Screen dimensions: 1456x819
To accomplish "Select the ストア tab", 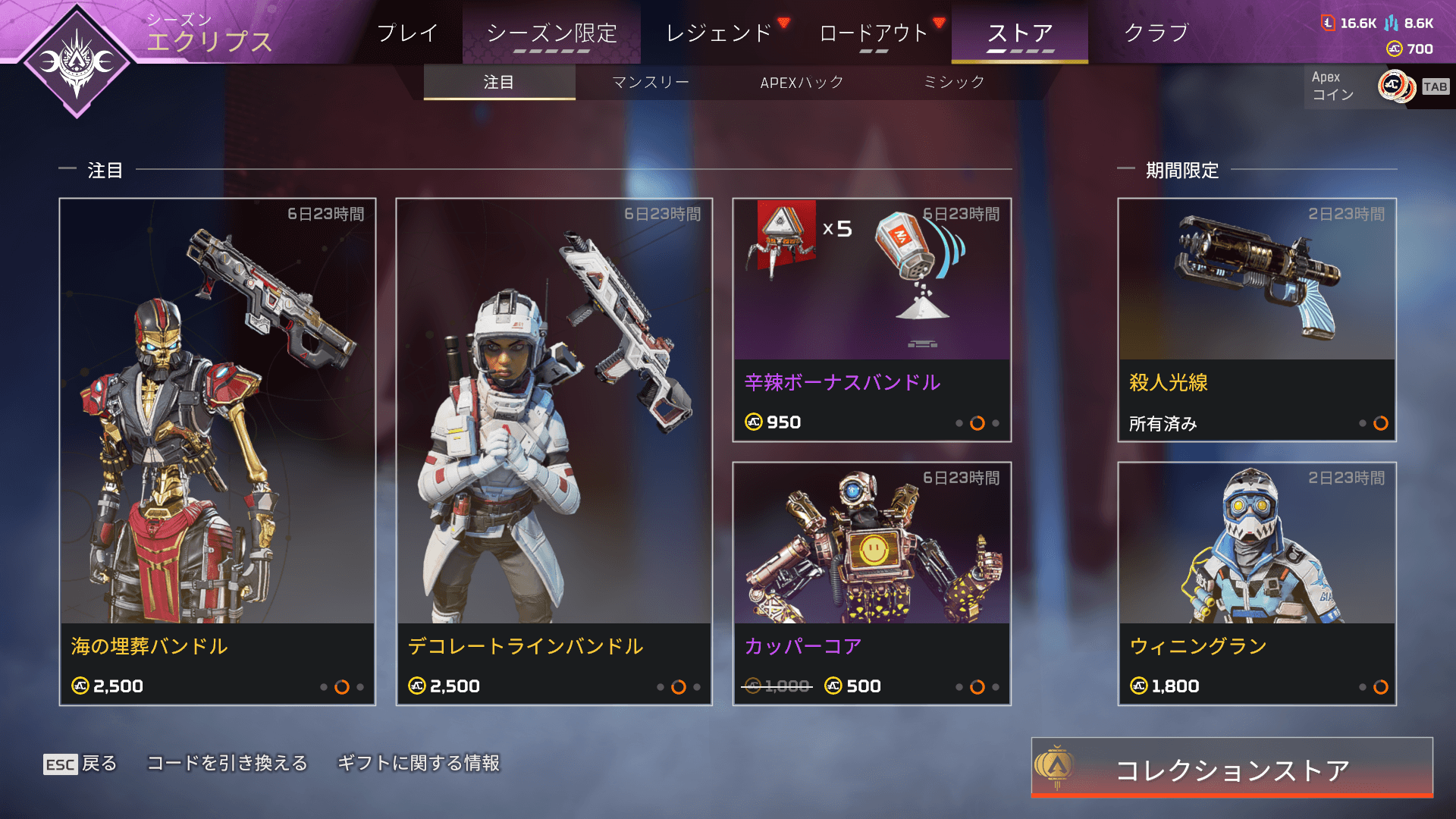I will tap(1020, 33).
